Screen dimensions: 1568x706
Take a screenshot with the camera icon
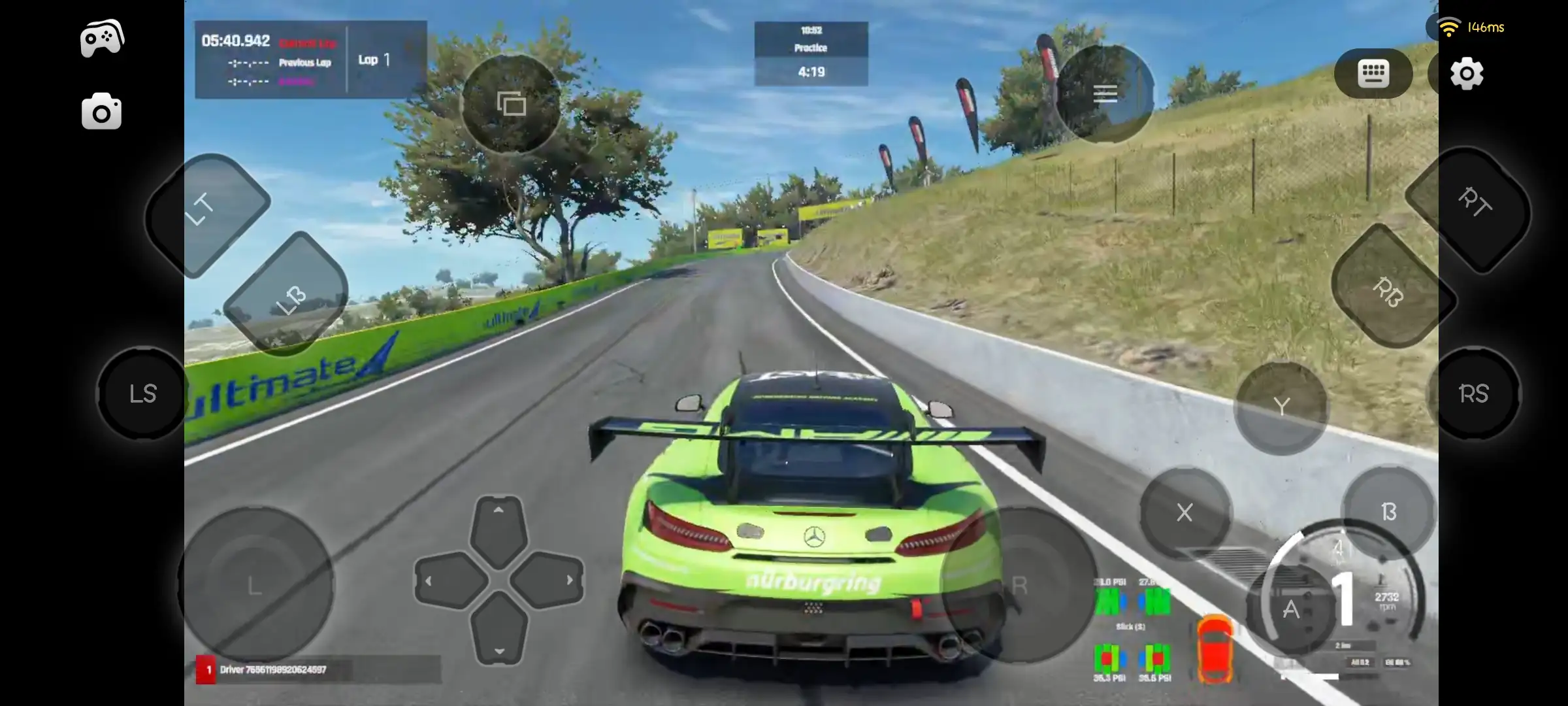coord(101,111)
